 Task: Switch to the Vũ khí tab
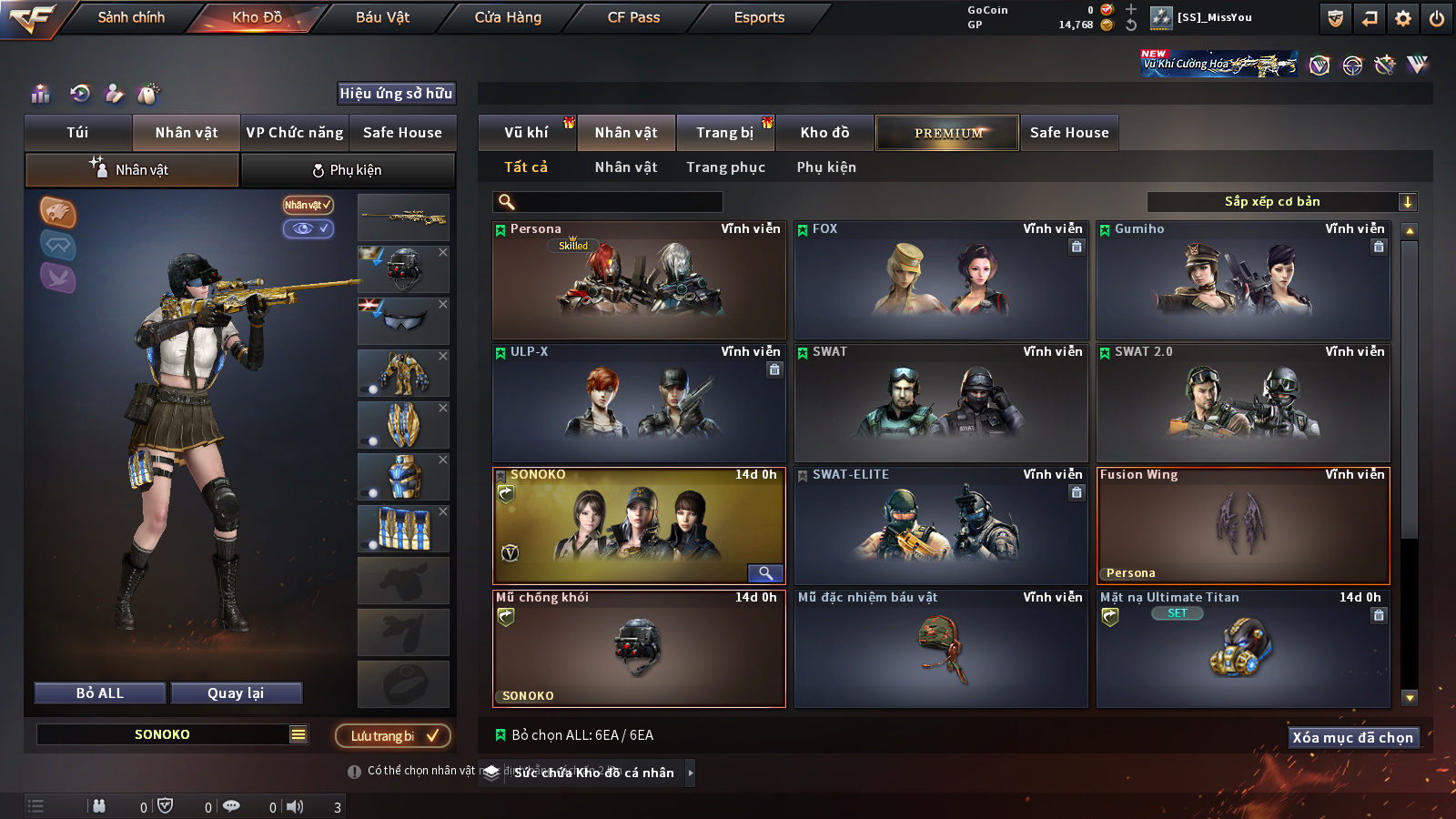pyautogui.click(x=526, y=133)
